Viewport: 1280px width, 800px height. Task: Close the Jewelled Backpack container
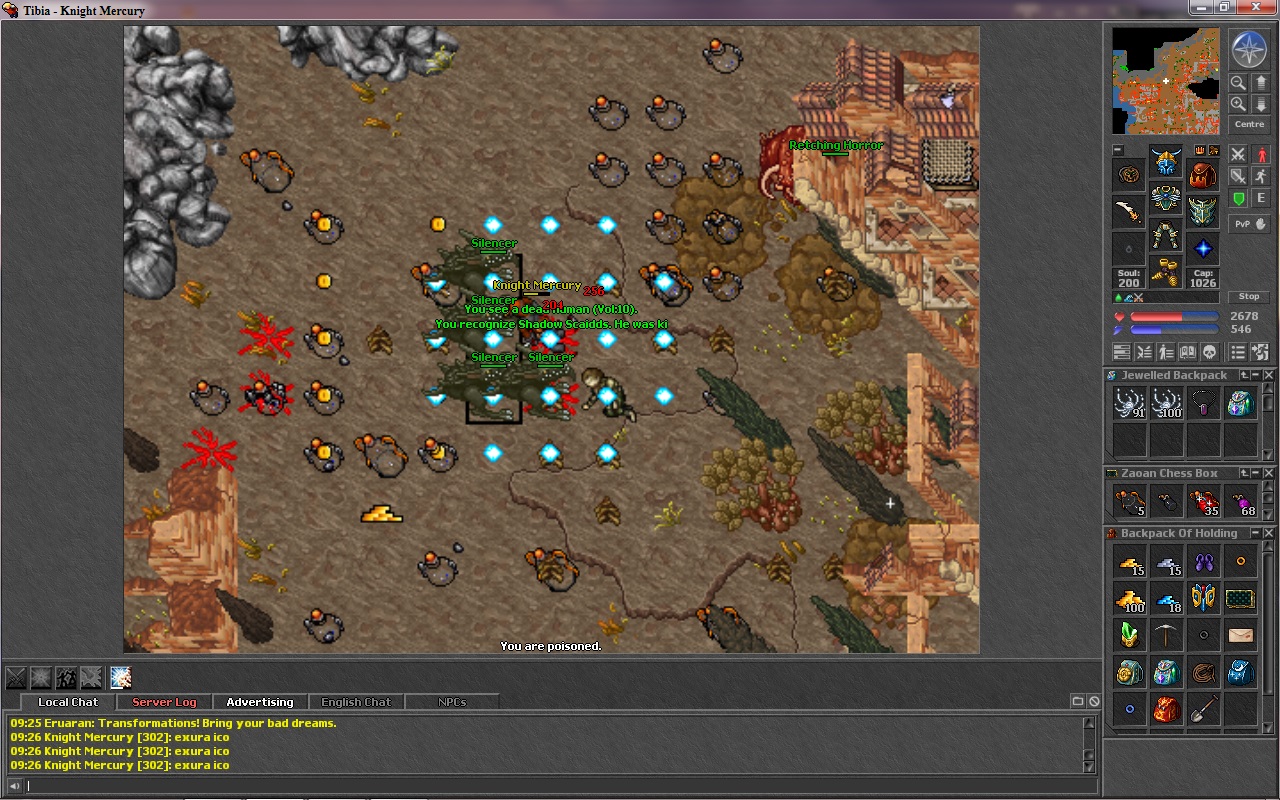(1269, 375)
